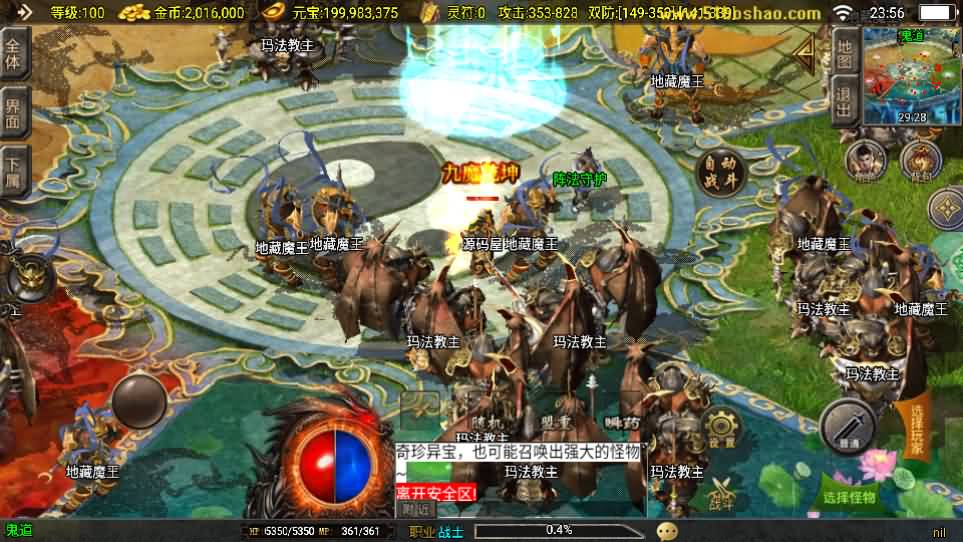
Task: Choose the 选择怪物 target button
Action: click(848, 497)
